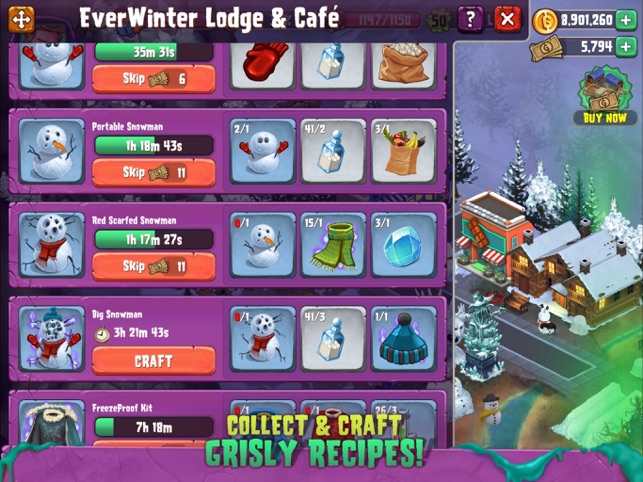
Task: Select the green scarf ingredient slot
Action: pyautogui.click(x=333, y=245)
